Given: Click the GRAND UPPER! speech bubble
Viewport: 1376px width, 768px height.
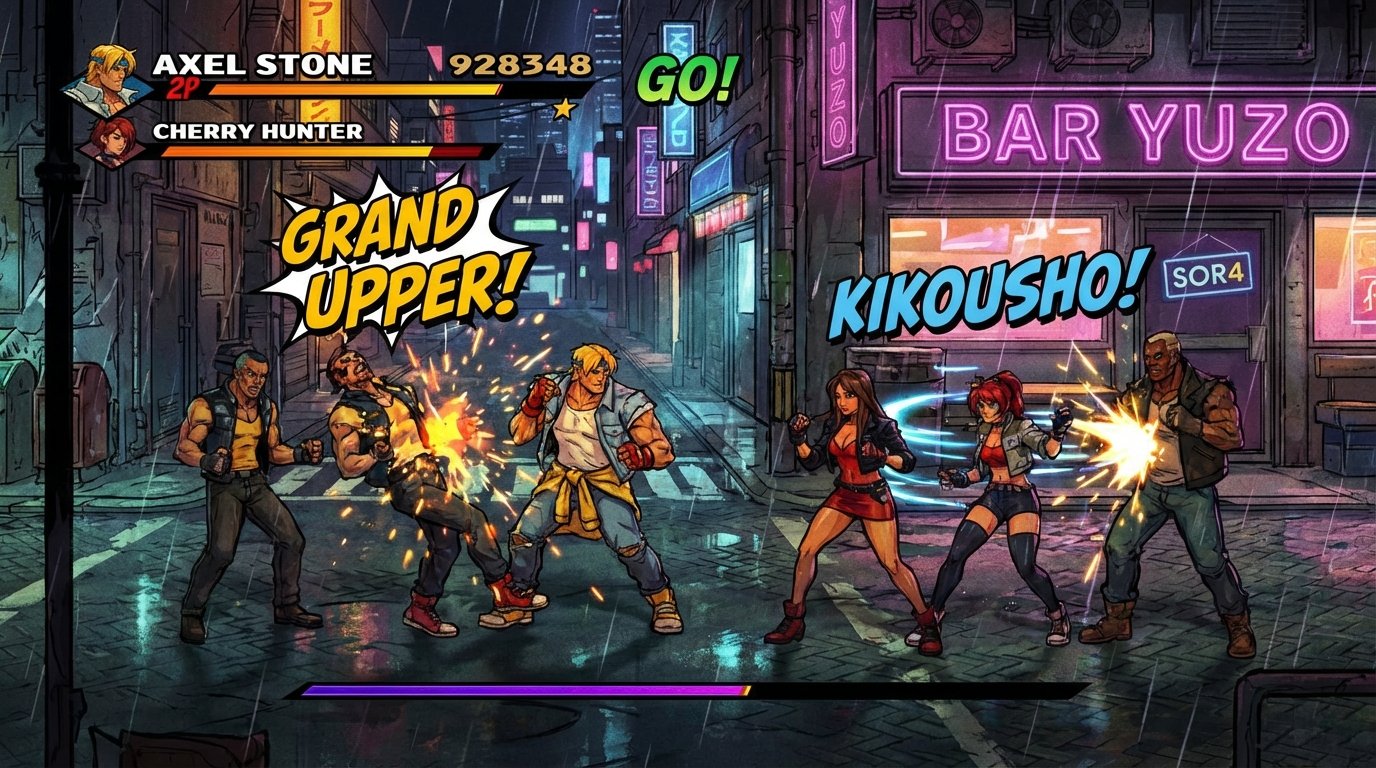Looking at the screenshot, I should click(x=393, y=251).
